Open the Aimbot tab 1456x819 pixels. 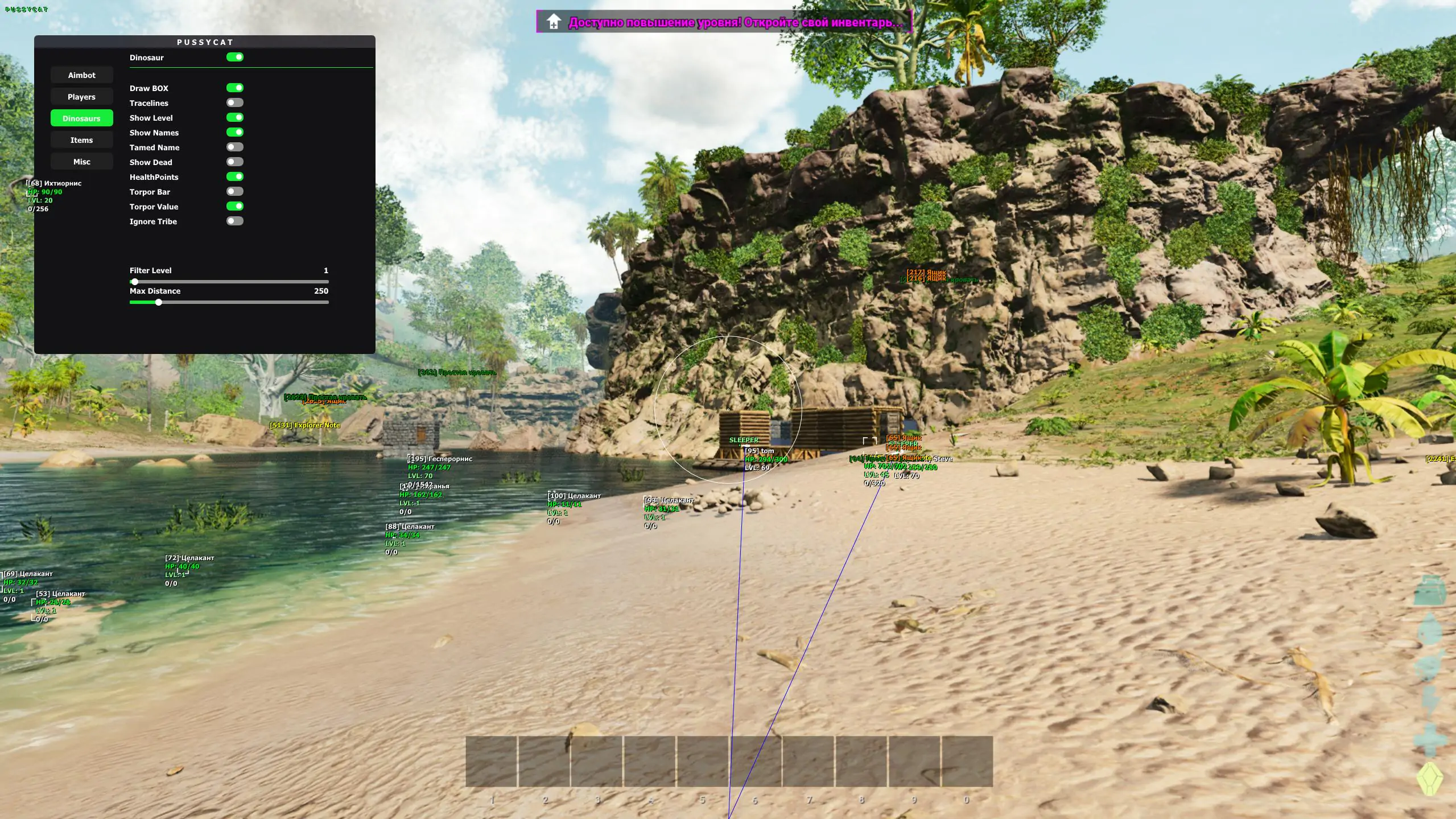click(81, 75)
